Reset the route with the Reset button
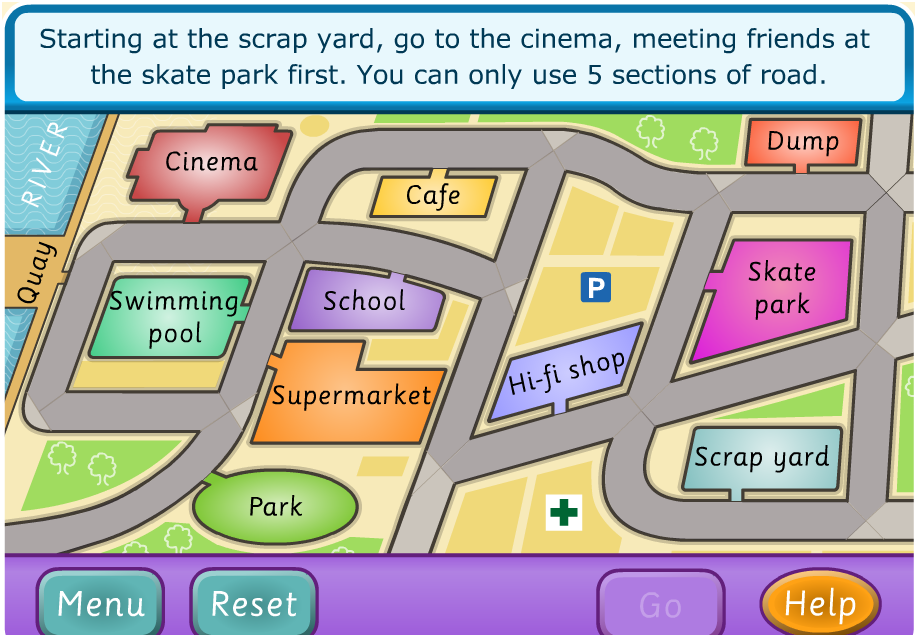The width and height of the screenshot is (917, 637). click(254, 603)
